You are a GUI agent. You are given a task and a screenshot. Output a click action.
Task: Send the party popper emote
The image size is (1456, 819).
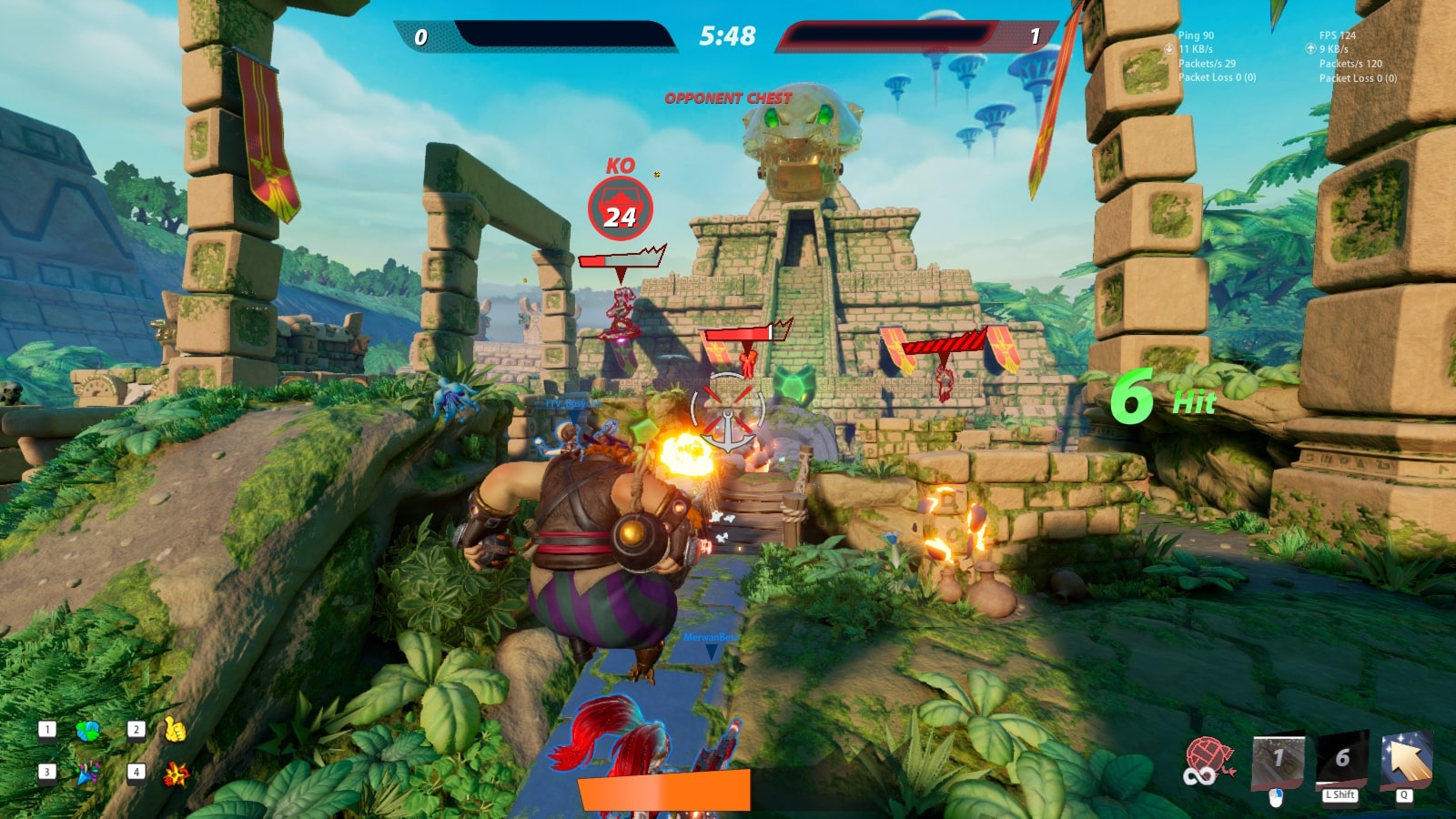tap(87, 773)
